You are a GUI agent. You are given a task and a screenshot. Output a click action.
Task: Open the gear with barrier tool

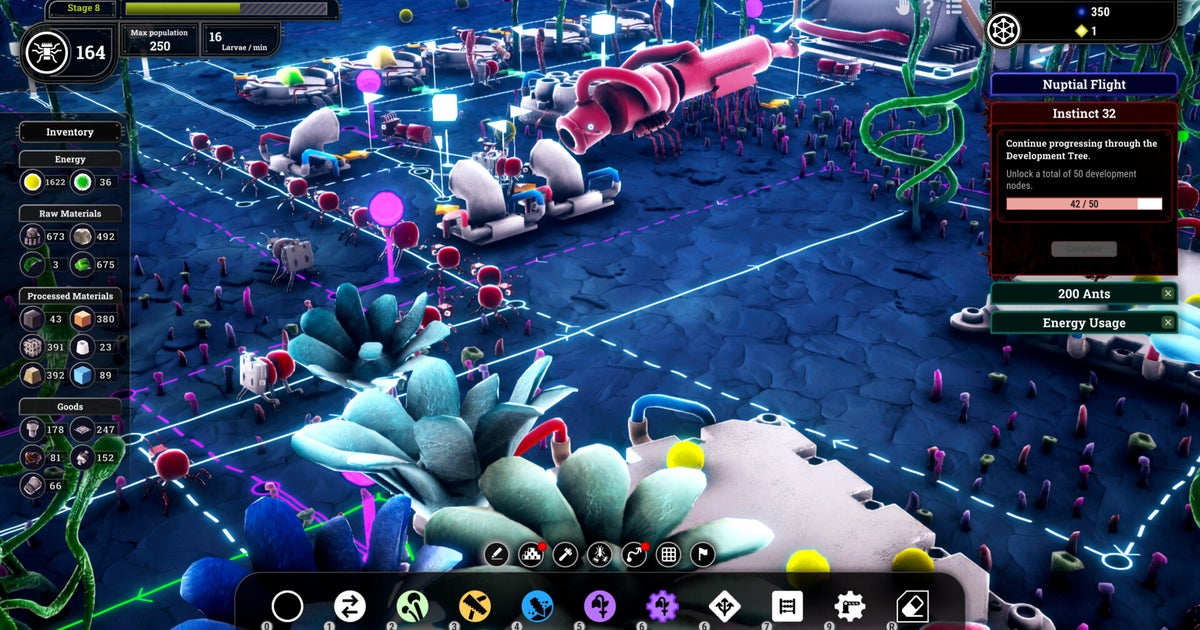(x=850, y=606)
